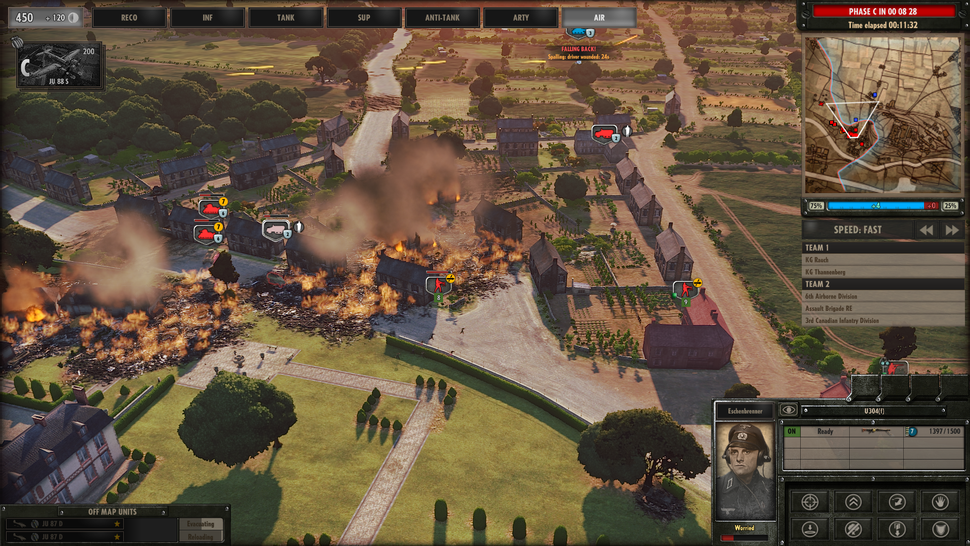The image size is (970, 546).
Task: Deploy the JU 88 S aircraft card
Action: click(60, 65)
